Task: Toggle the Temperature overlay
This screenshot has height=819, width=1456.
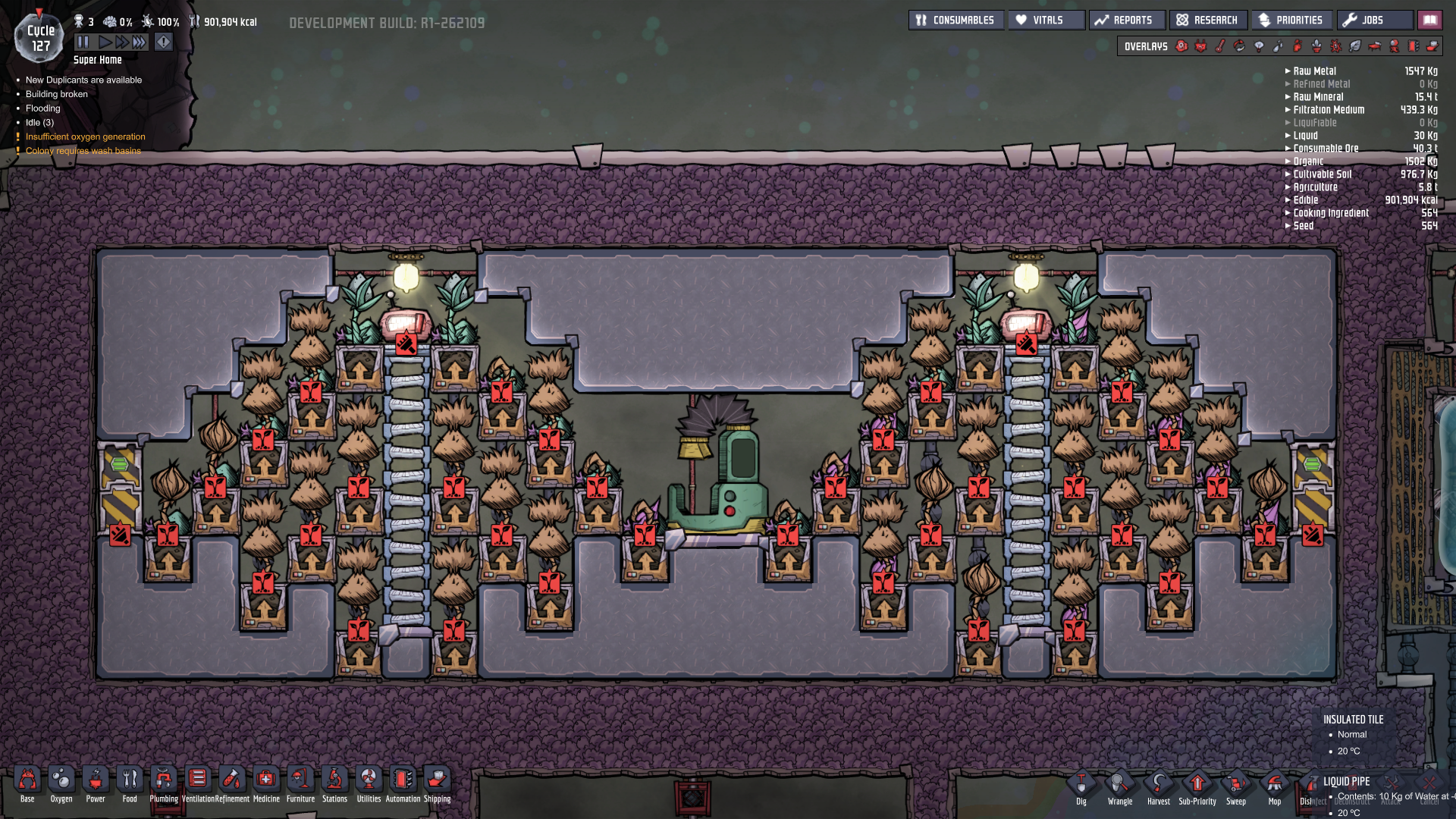Action: (1219, 46)
